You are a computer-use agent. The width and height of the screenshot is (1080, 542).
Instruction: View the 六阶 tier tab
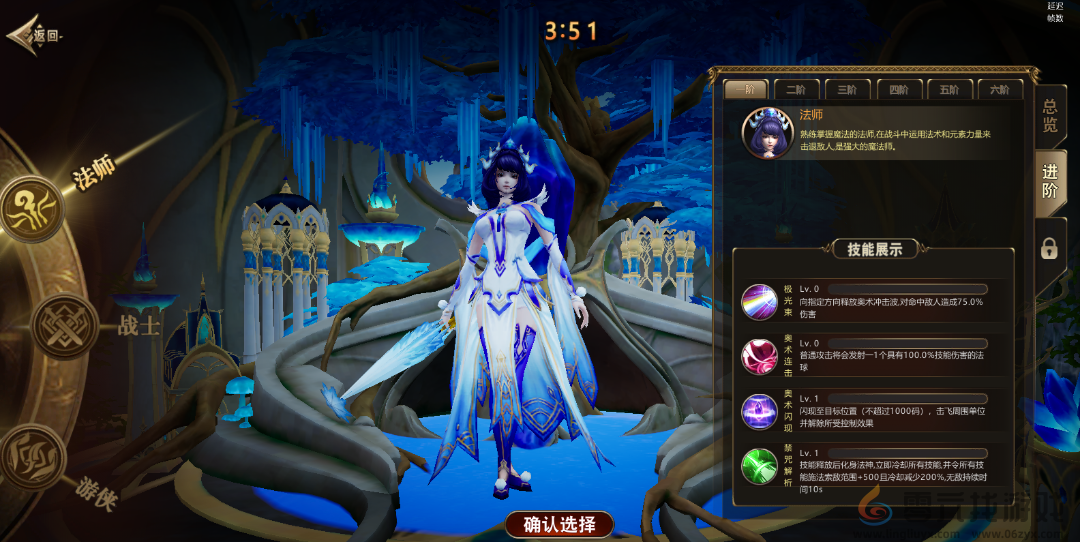tap(999, 89)
